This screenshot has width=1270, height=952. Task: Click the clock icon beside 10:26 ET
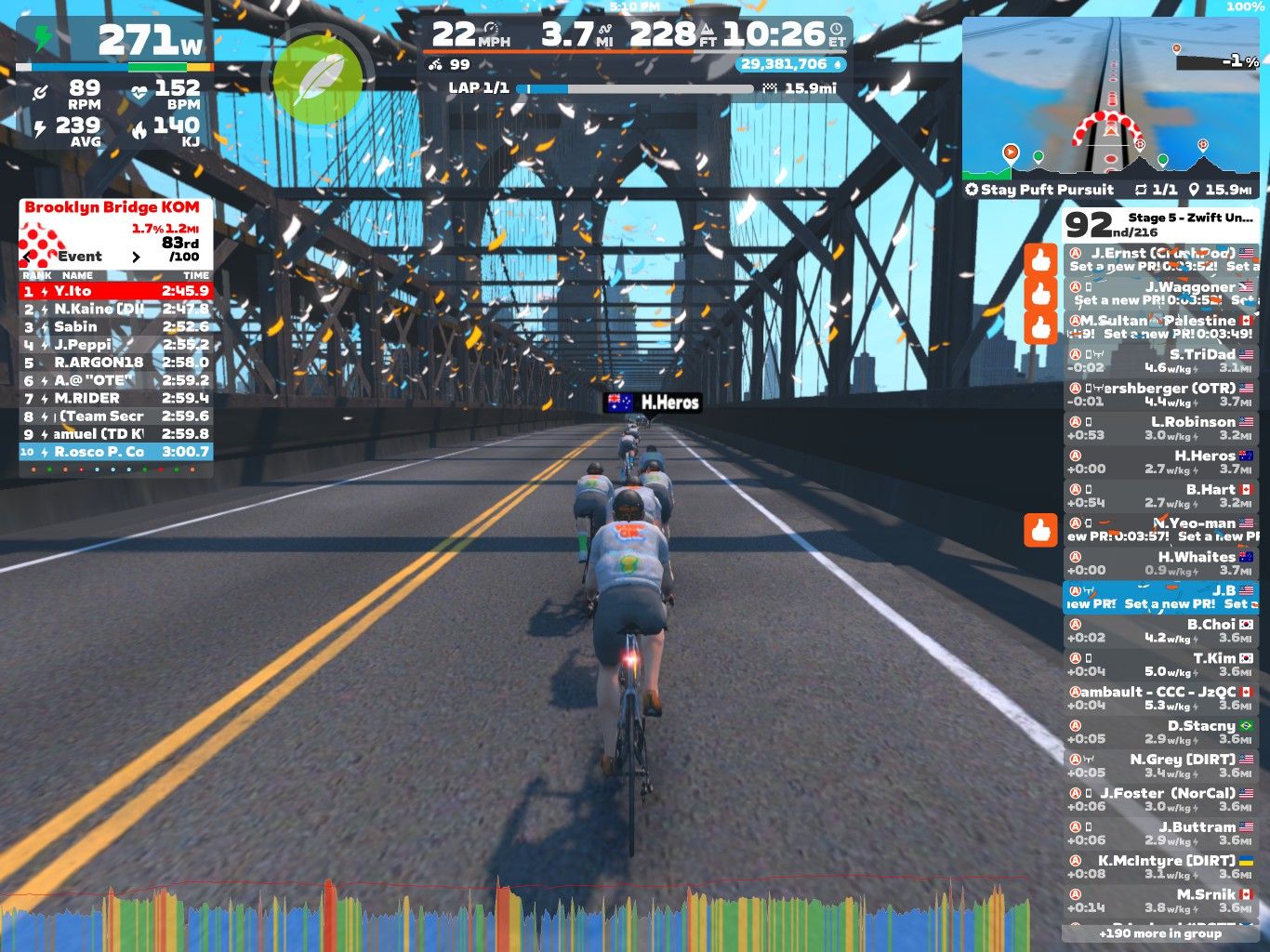tap(835, 31)
